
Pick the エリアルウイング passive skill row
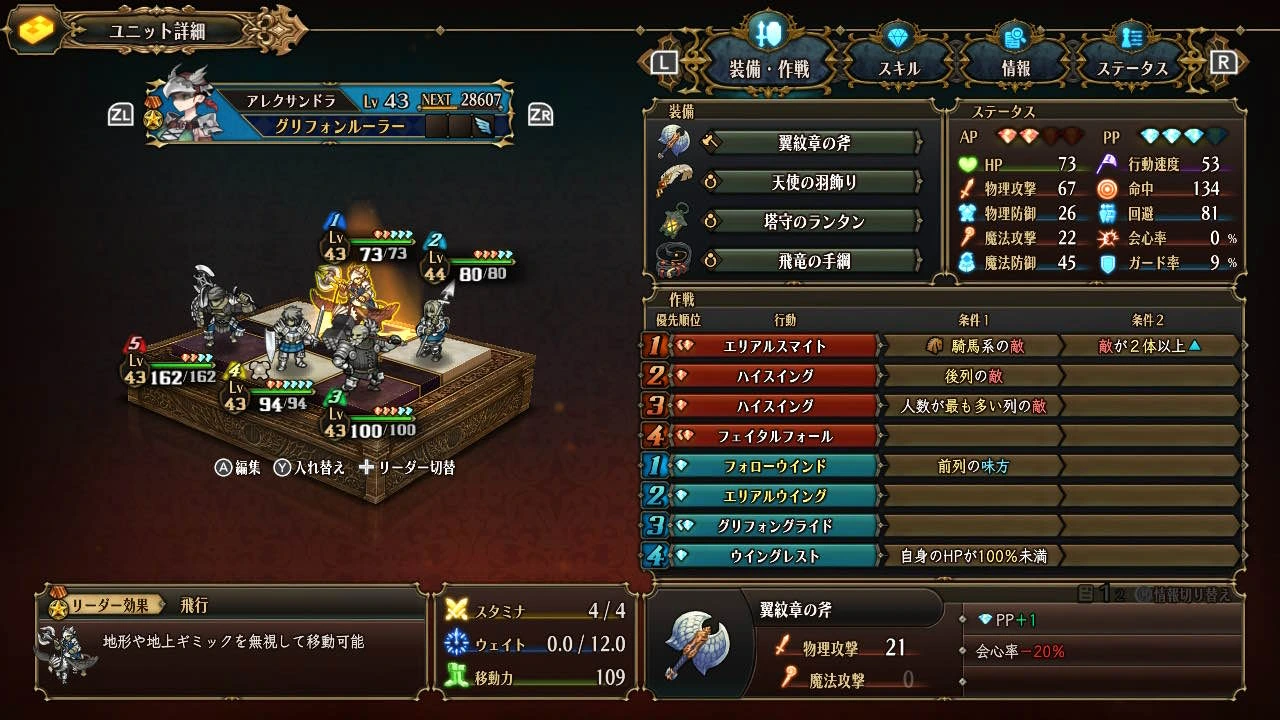pyautogui.click(x=774, y=496)
